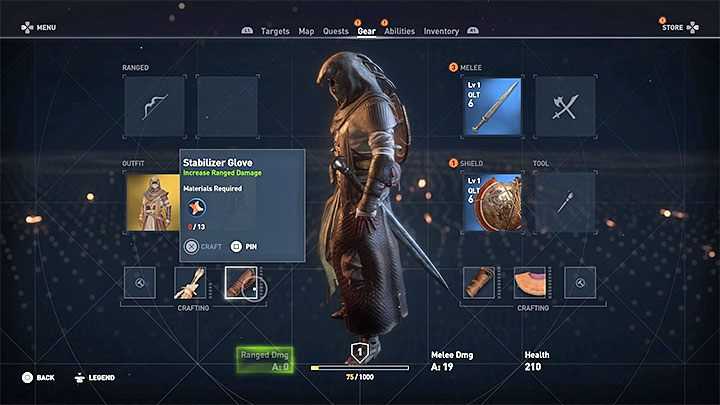Pick the round shield slot
This screenshot has width=720, height=405.
(491, 202)
